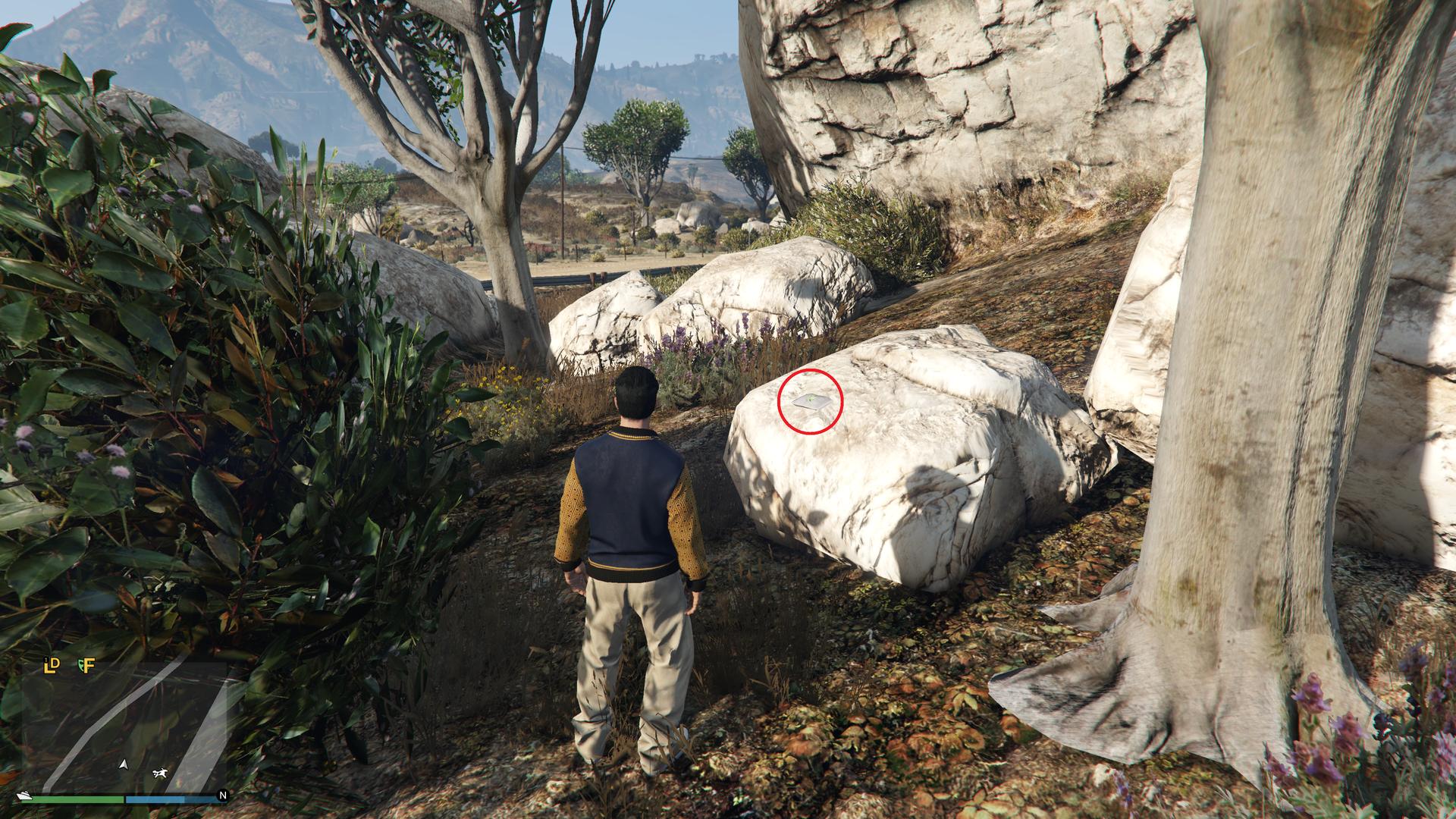This screenshot has height=819, width=1456.
Task: Click the North compass marker on minimap
Action: point(222,795)
